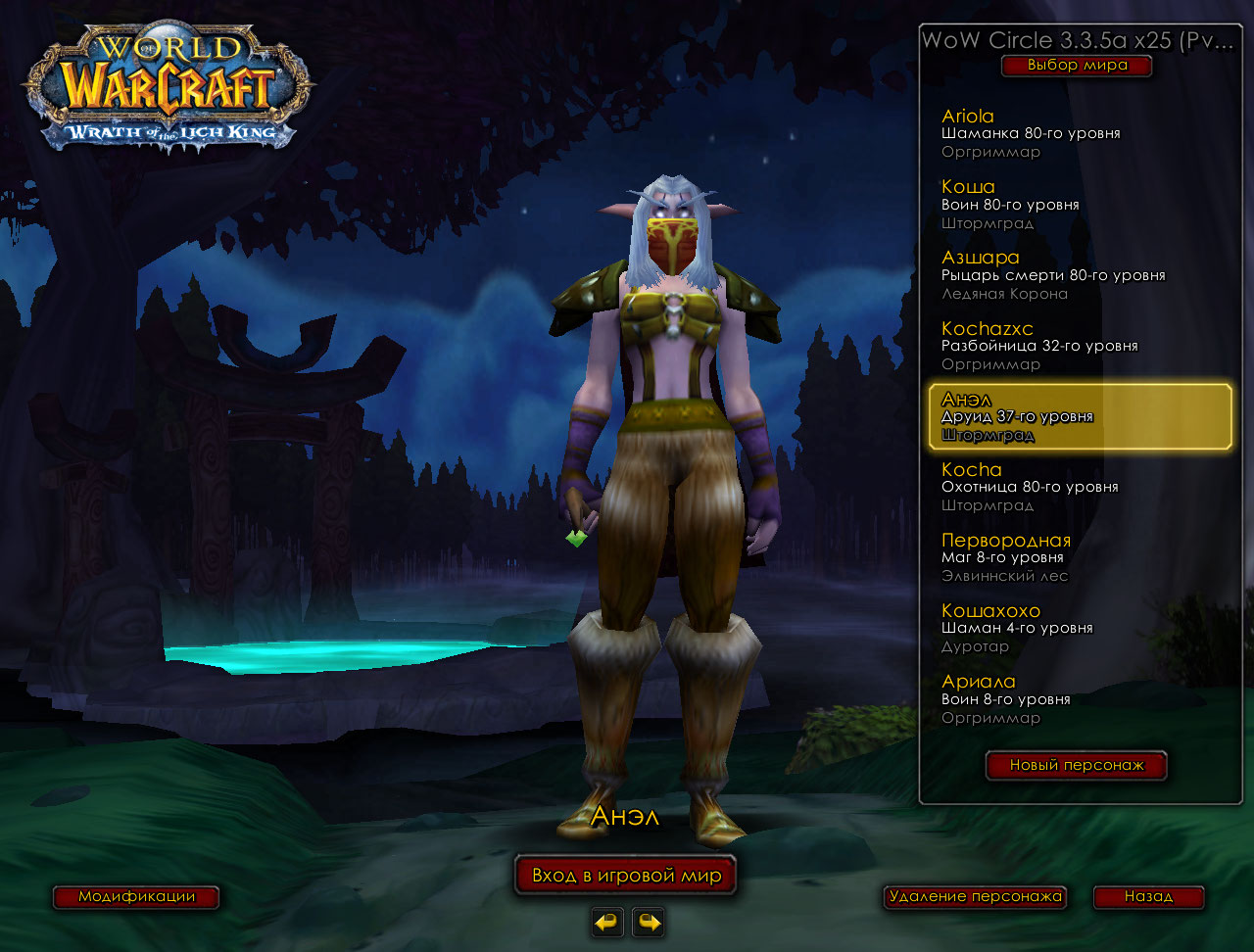Viewport: 1254px width, 952px height.
Task: Select the mage Первородная
Action: point(1078,557)
